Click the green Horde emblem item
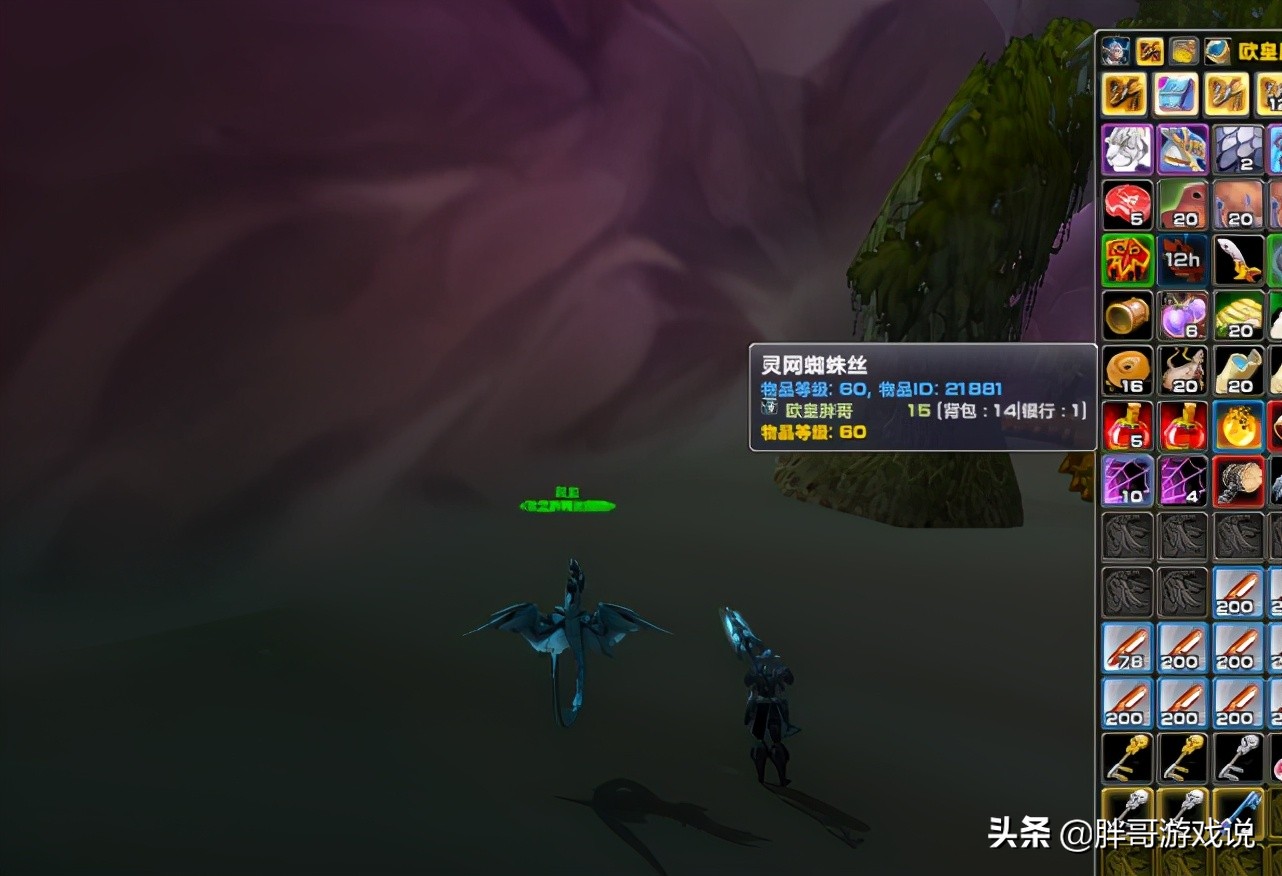 pyautogui.click(x=1125, y=258)
